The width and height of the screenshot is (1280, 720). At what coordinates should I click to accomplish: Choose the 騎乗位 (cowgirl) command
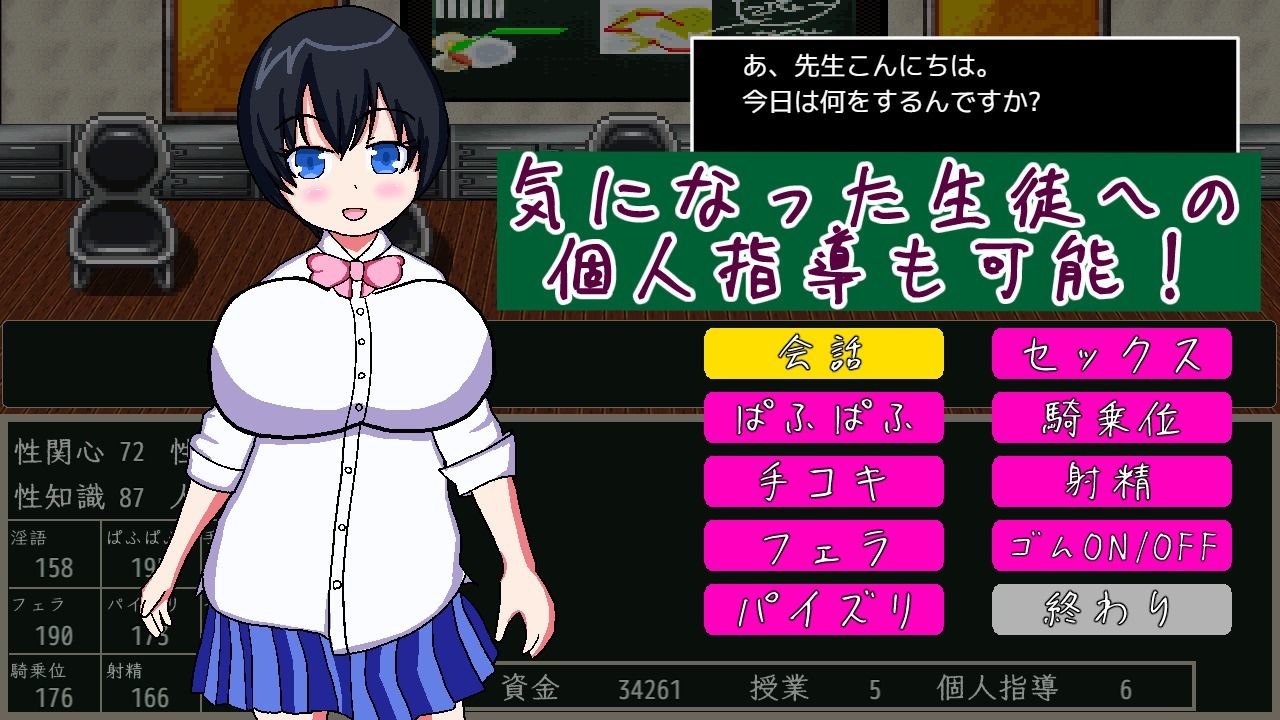coord(1111,418)
